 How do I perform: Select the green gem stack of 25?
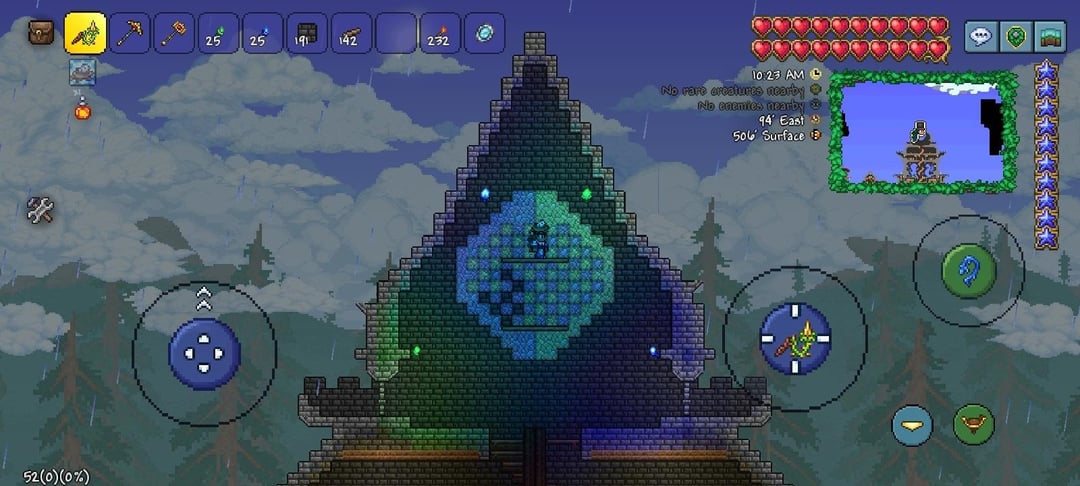[218, 33]
